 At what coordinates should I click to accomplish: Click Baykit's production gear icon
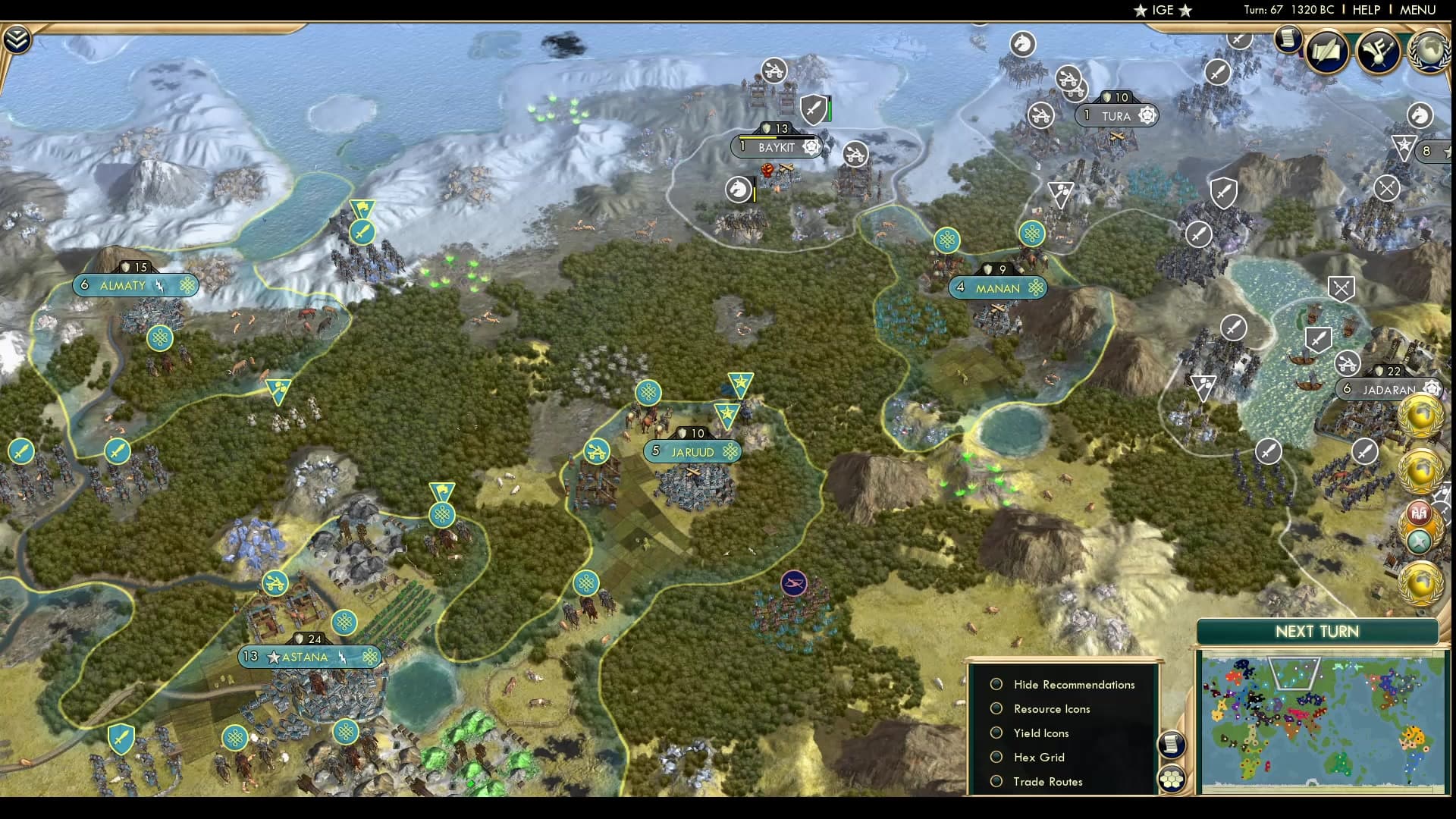pyautogui.click(x=811, y=147)
